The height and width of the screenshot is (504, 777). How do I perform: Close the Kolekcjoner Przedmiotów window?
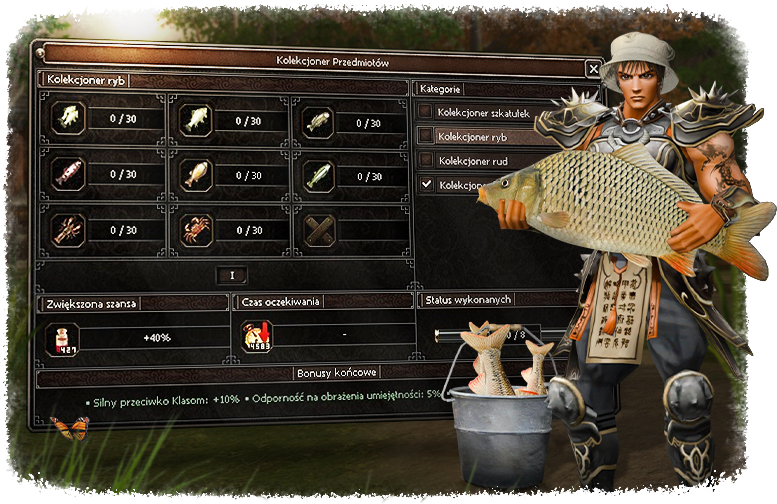click(x=593, y=69)
